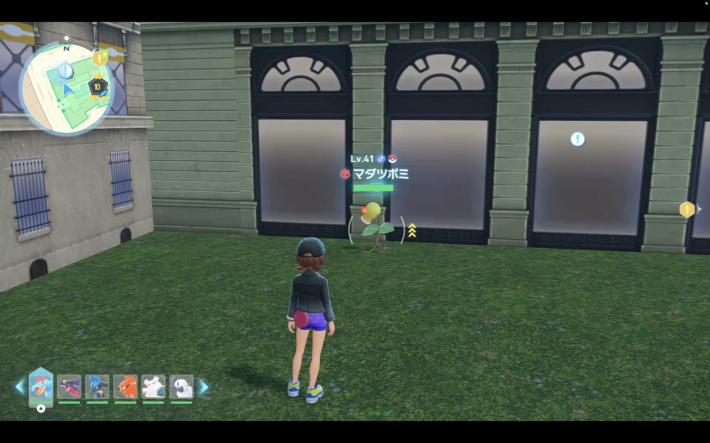Select Talonflame in the party bar

click(x=125, y=386)
